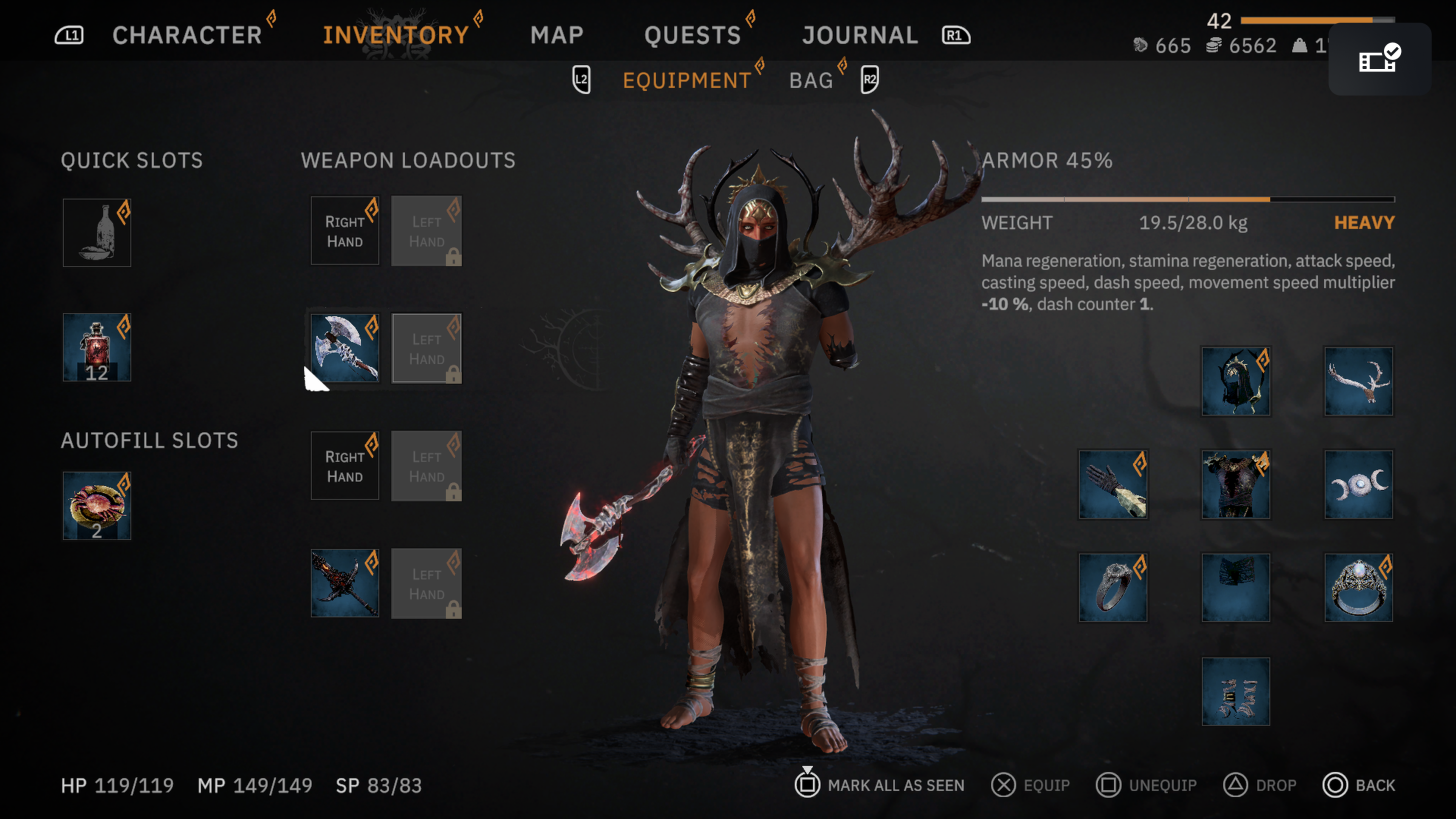The image size is (1456, 819).
Task: Select the red potion quick slot
Action: (x=97, y=347)
